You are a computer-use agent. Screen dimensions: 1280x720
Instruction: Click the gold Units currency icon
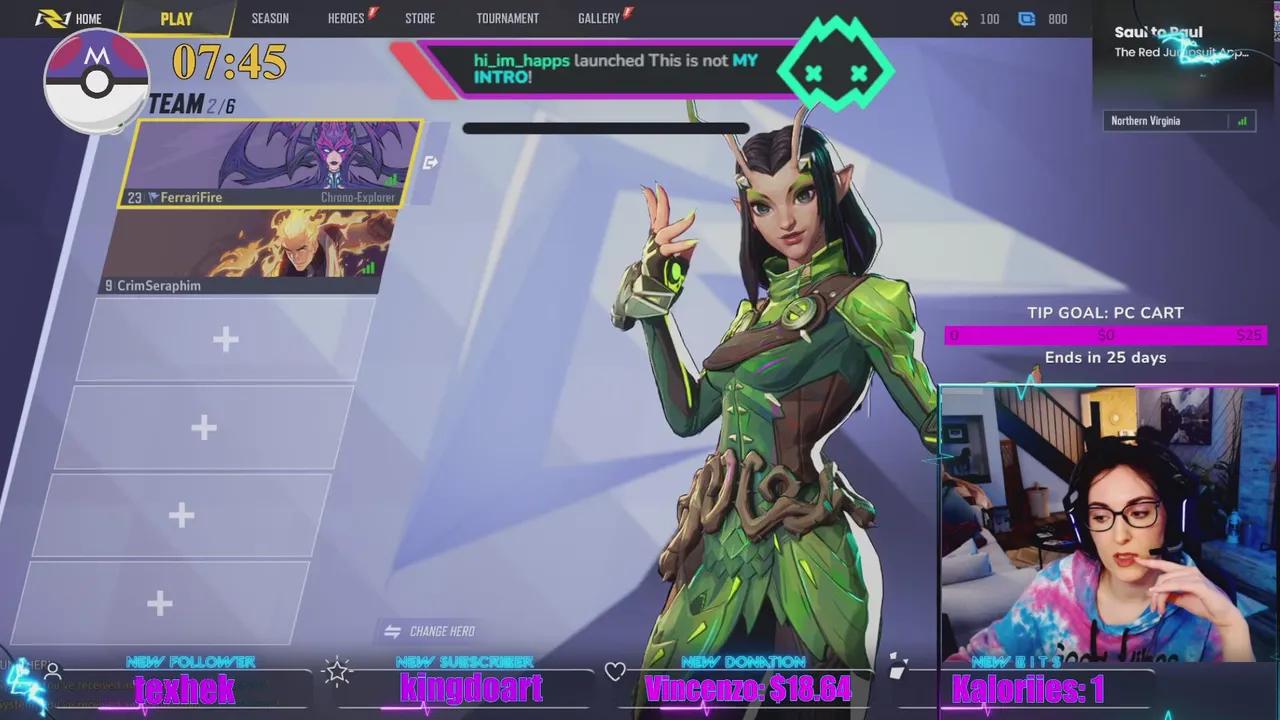point(959,18)
